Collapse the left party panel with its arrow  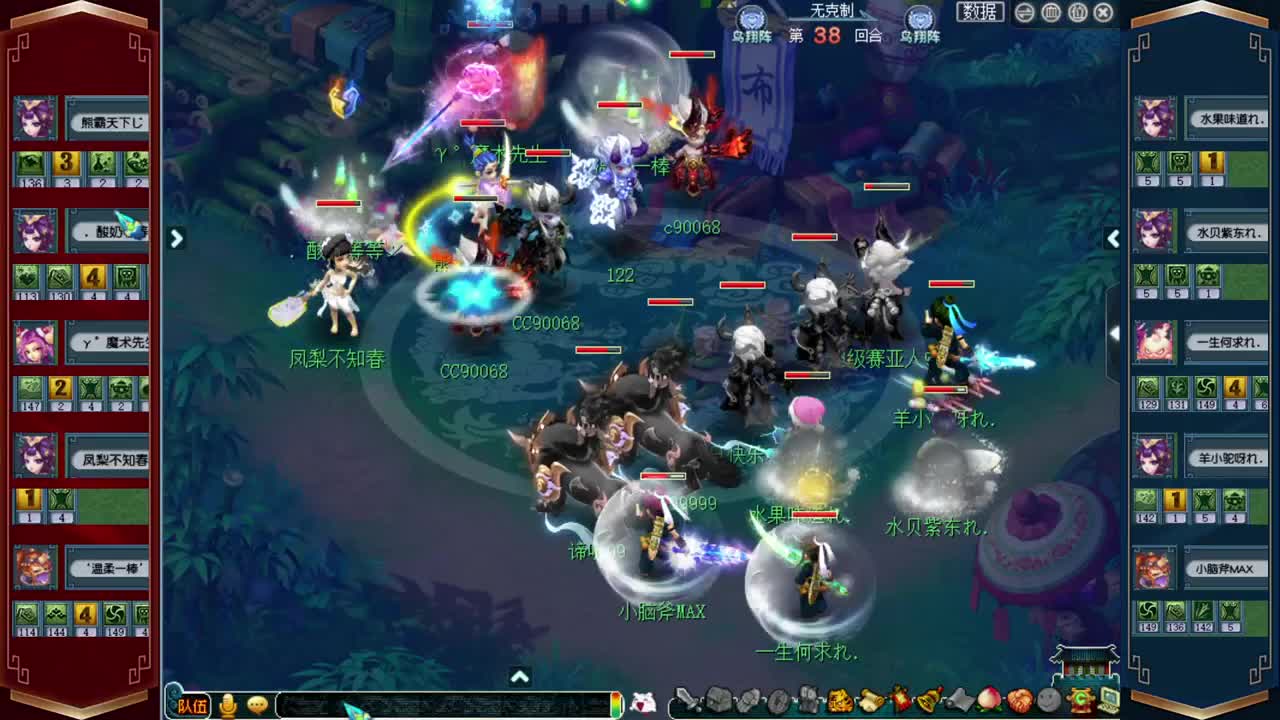177,239
